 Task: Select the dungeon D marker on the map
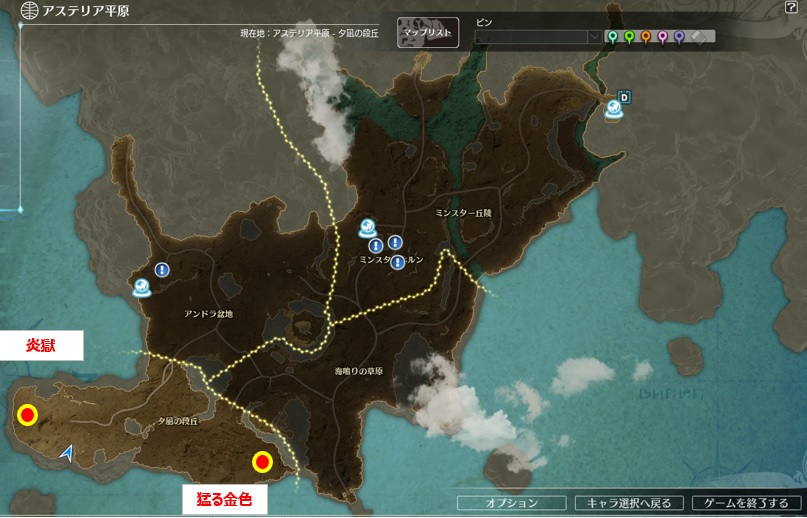pos(625,97)
